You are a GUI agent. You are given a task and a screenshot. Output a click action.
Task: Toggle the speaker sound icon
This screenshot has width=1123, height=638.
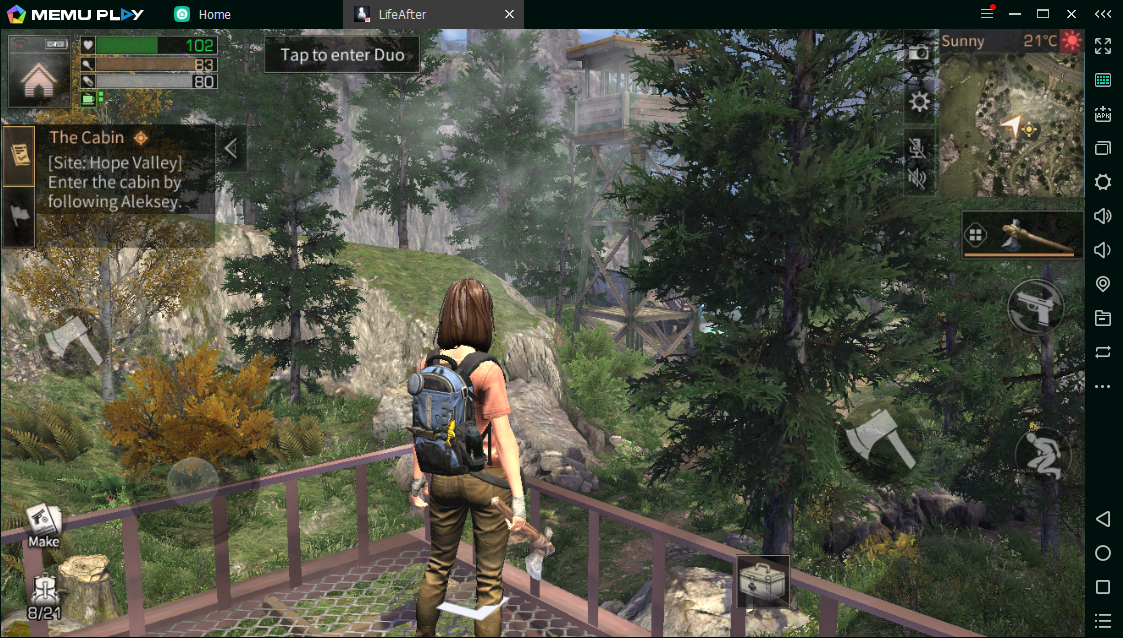point(918,179)
